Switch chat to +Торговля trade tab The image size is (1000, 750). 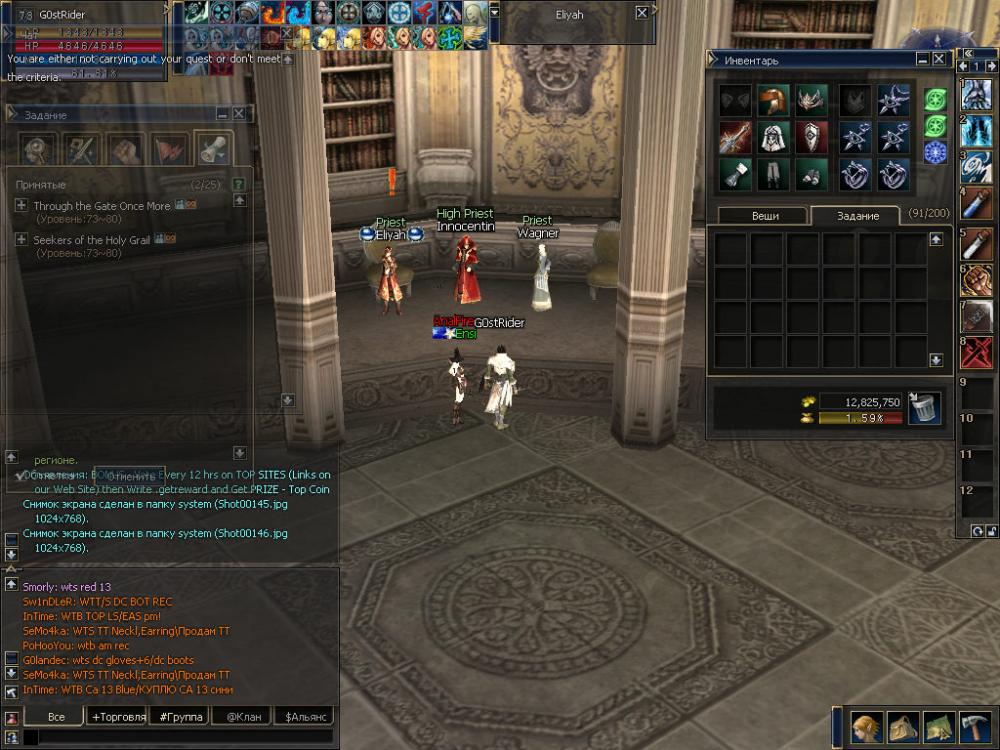118,717
